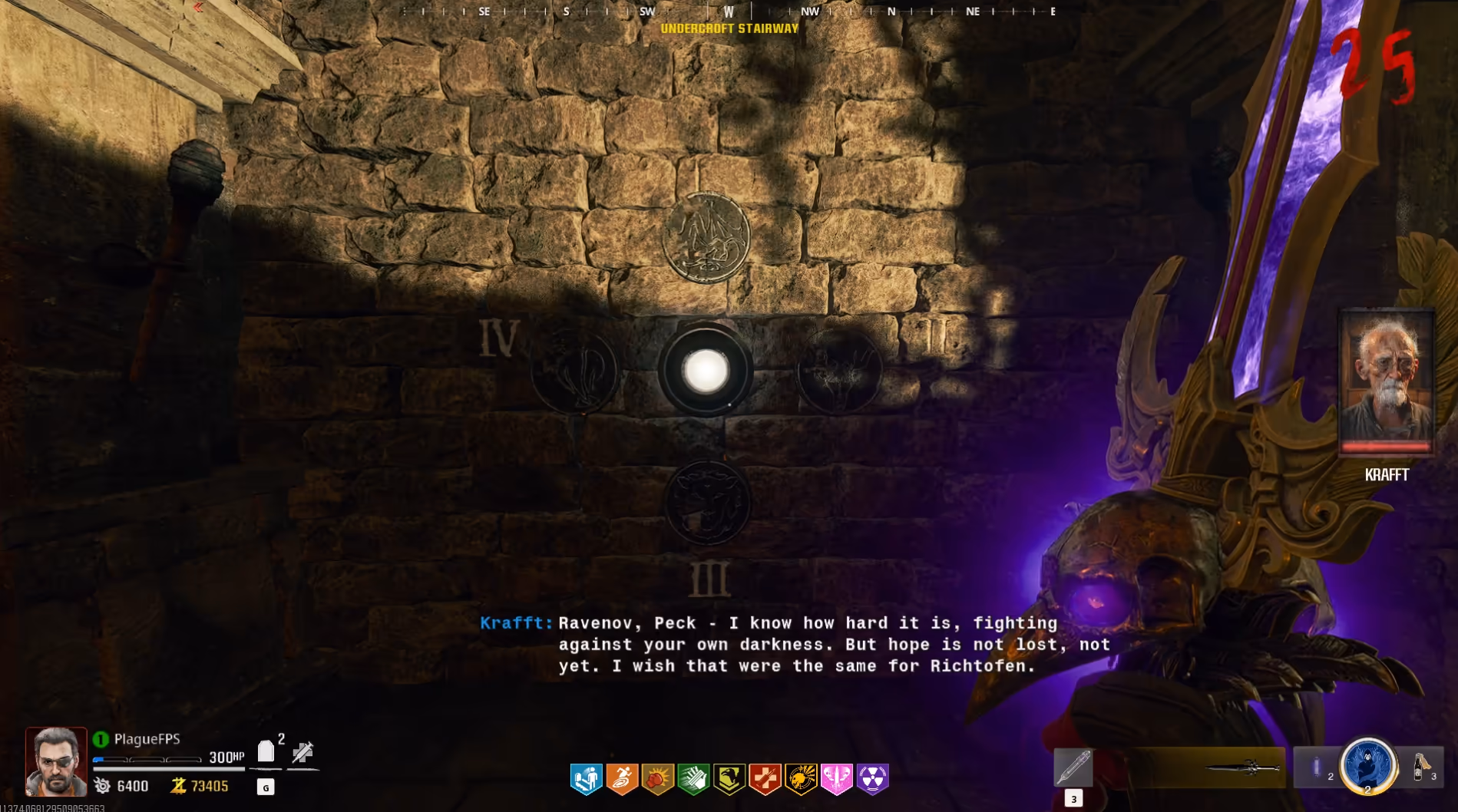
Task: Select the boxing glove Melee Macchiato perk
Action: [658, 778]
